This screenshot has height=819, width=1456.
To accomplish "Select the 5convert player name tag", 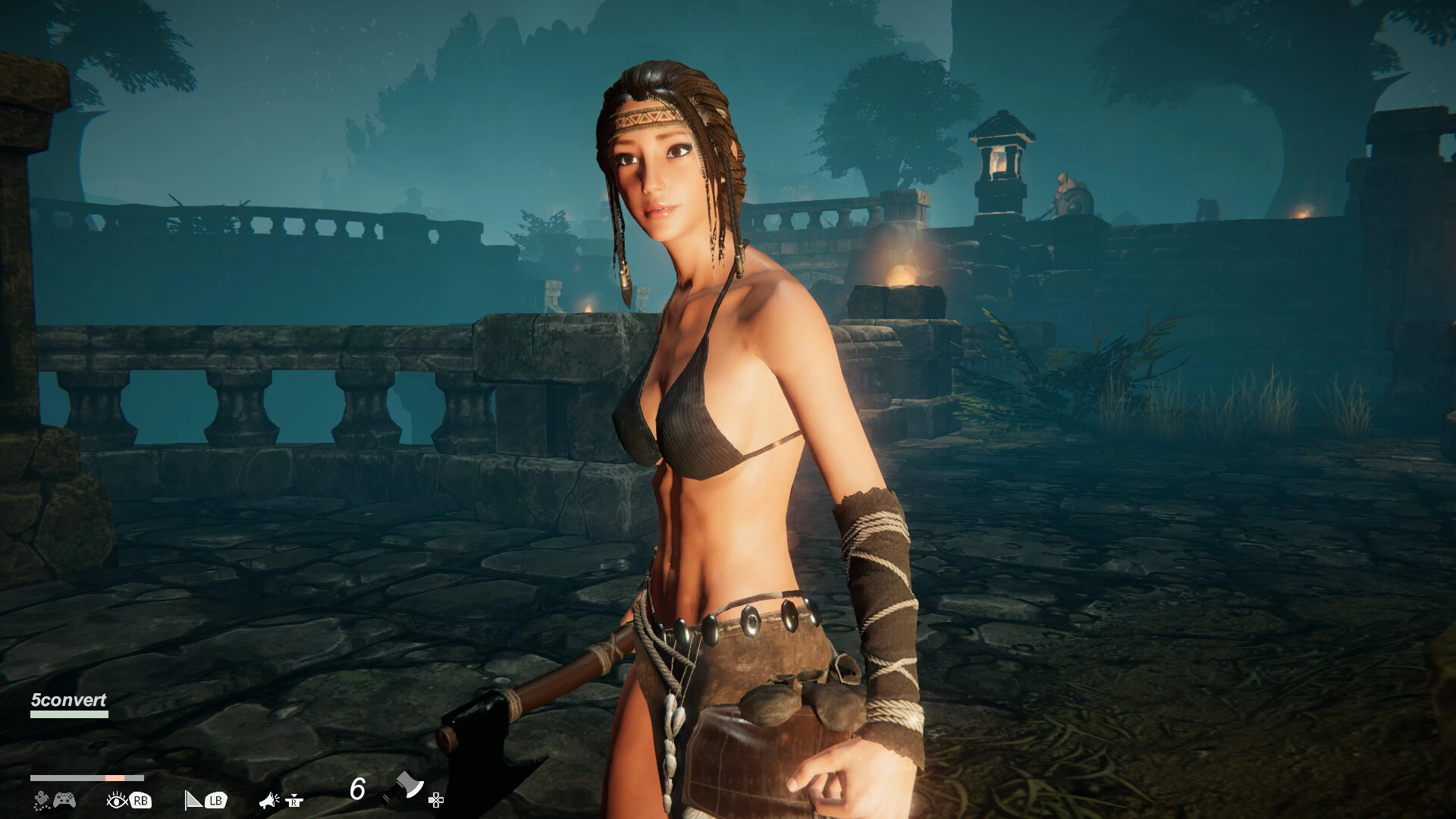I will (68, 701).
